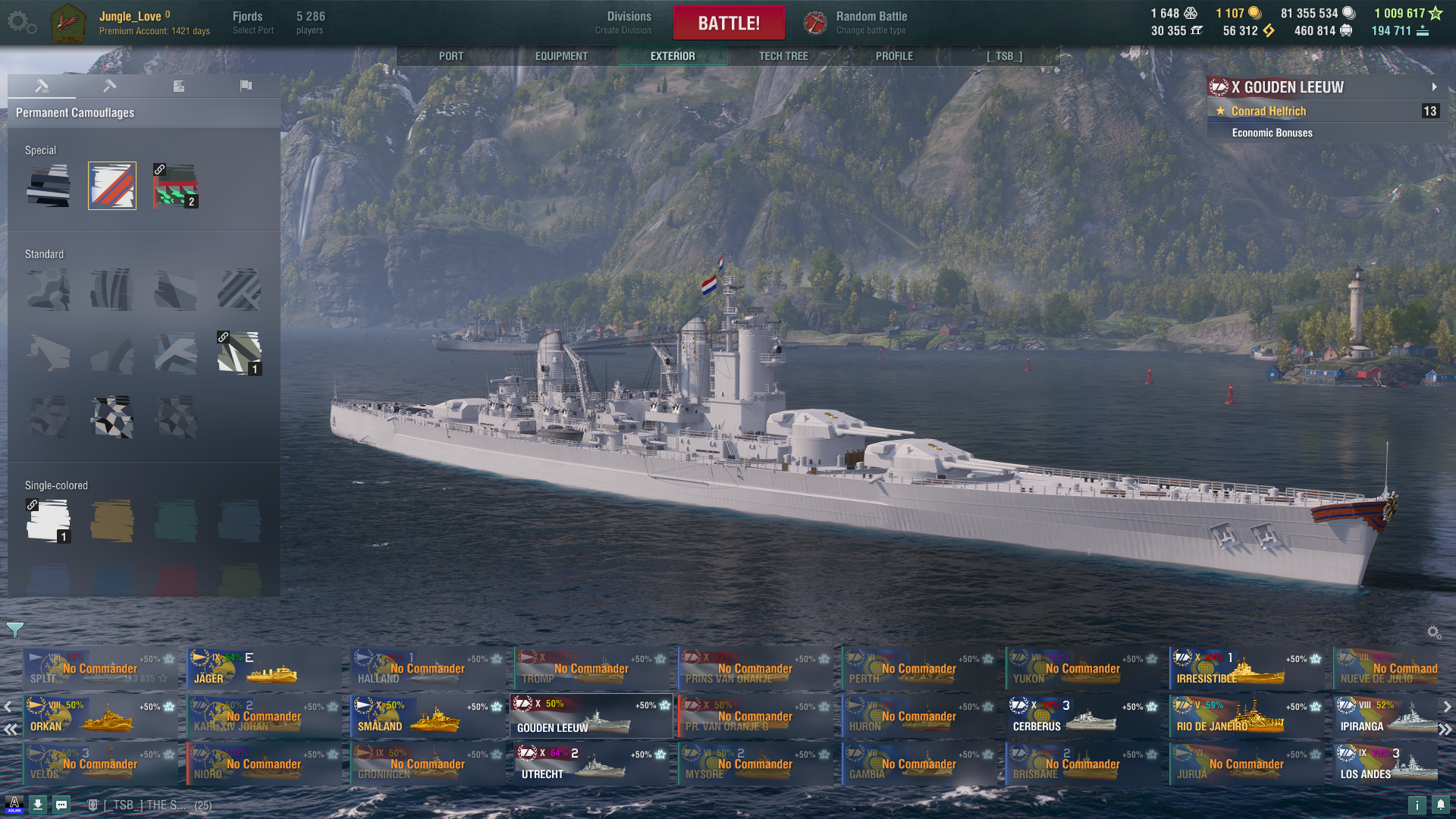Open the PORT tab
Image resolution: width=1456 pixels, height=819 pixels.
(450, 56)
